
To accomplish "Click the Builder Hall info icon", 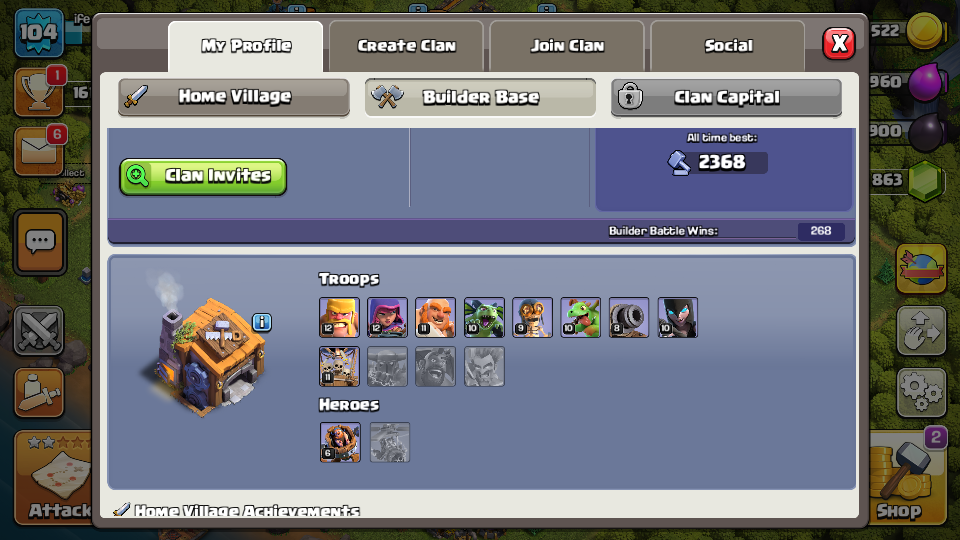I will [262, 322].
